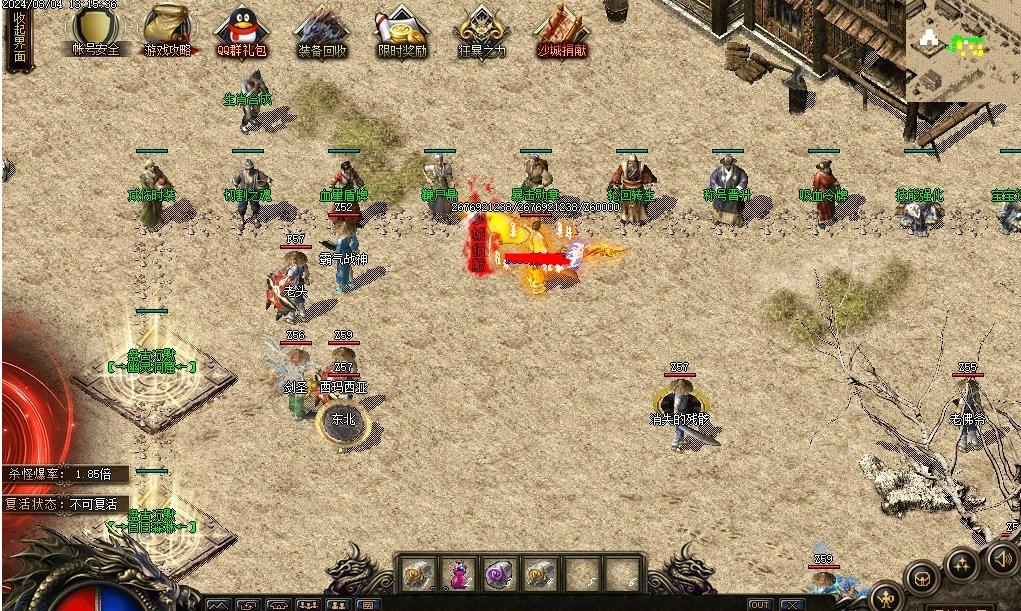This screenshot has width=1021, height=611.
Task: Toggle sound with the speaker button
Action: coord(1003,560)
